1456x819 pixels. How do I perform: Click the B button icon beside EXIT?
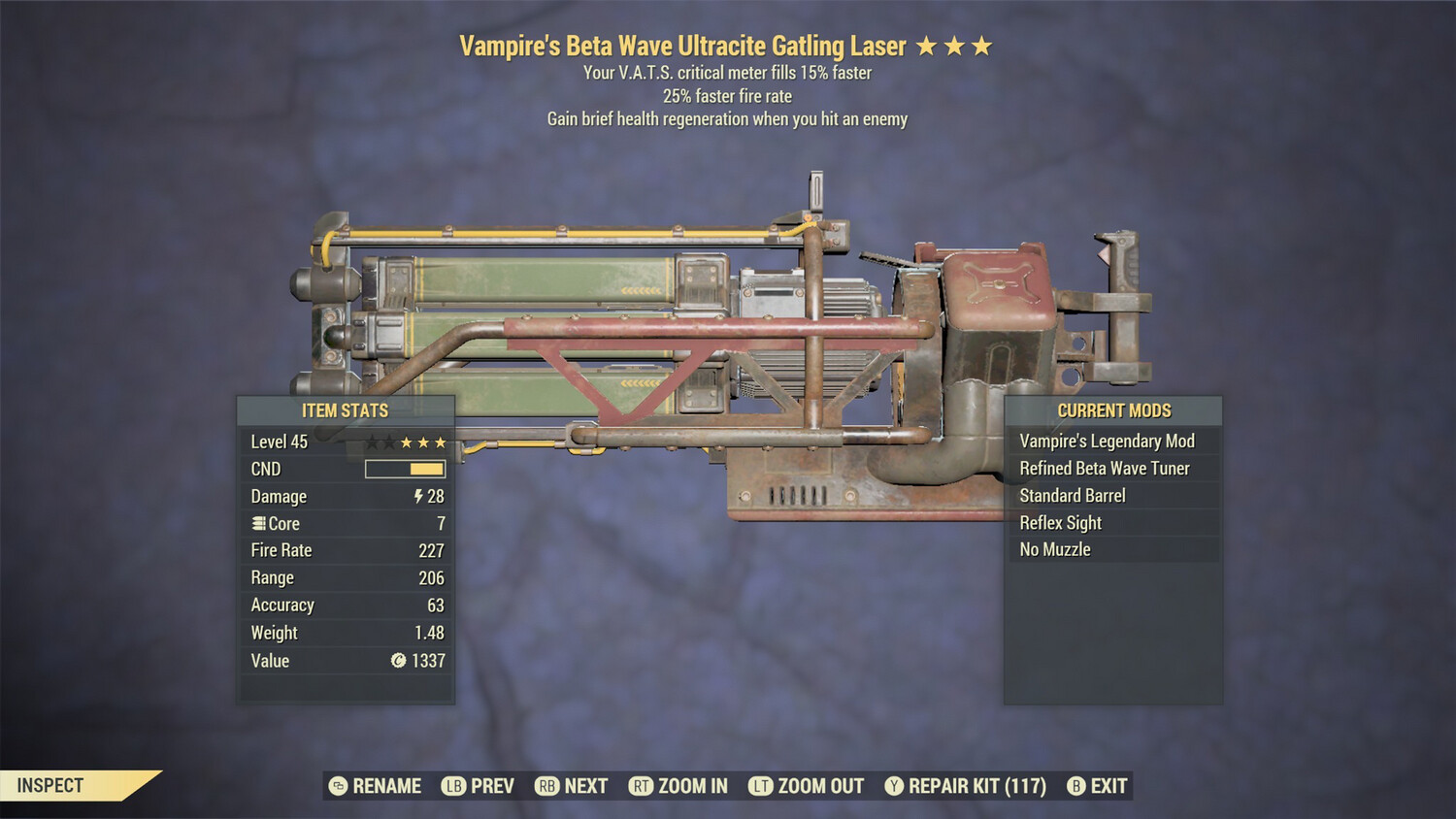click(1075, 786)
